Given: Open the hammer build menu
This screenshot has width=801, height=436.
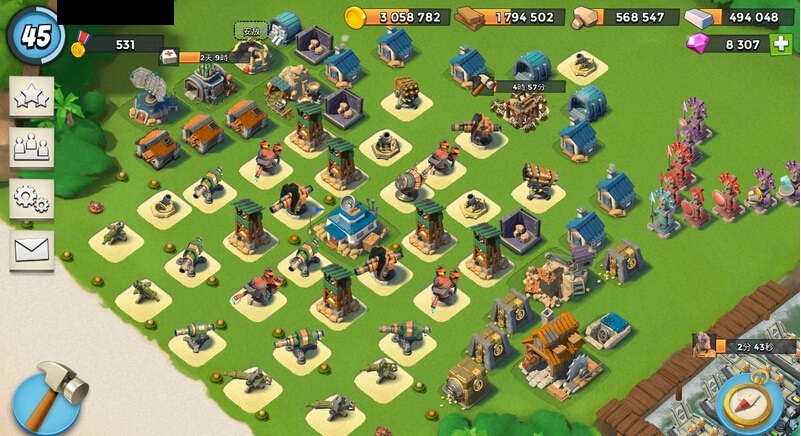Looking at the screenshot, I should (45, 394).
